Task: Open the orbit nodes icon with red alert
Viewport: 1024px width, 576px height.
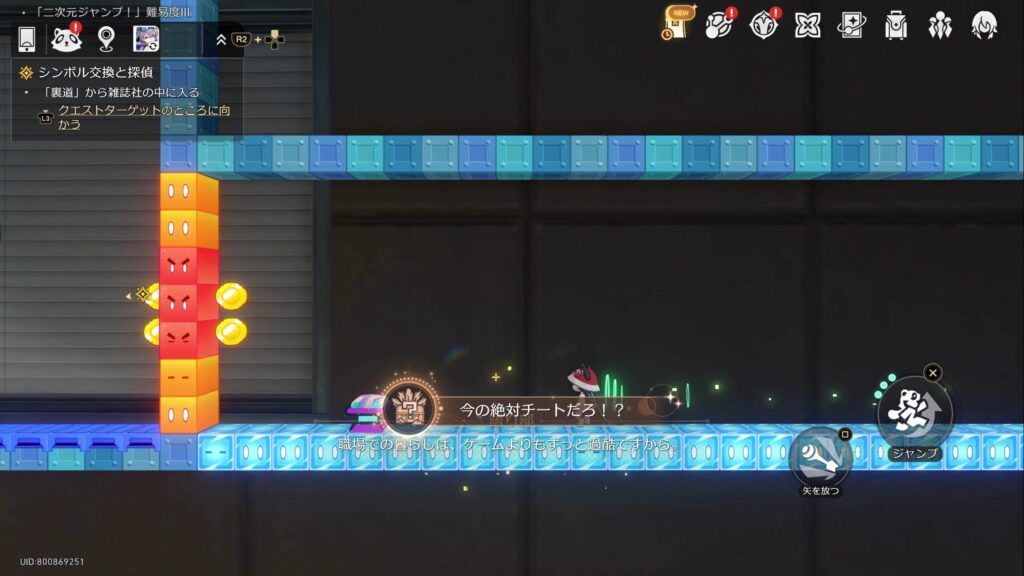Action: [719, 25]
